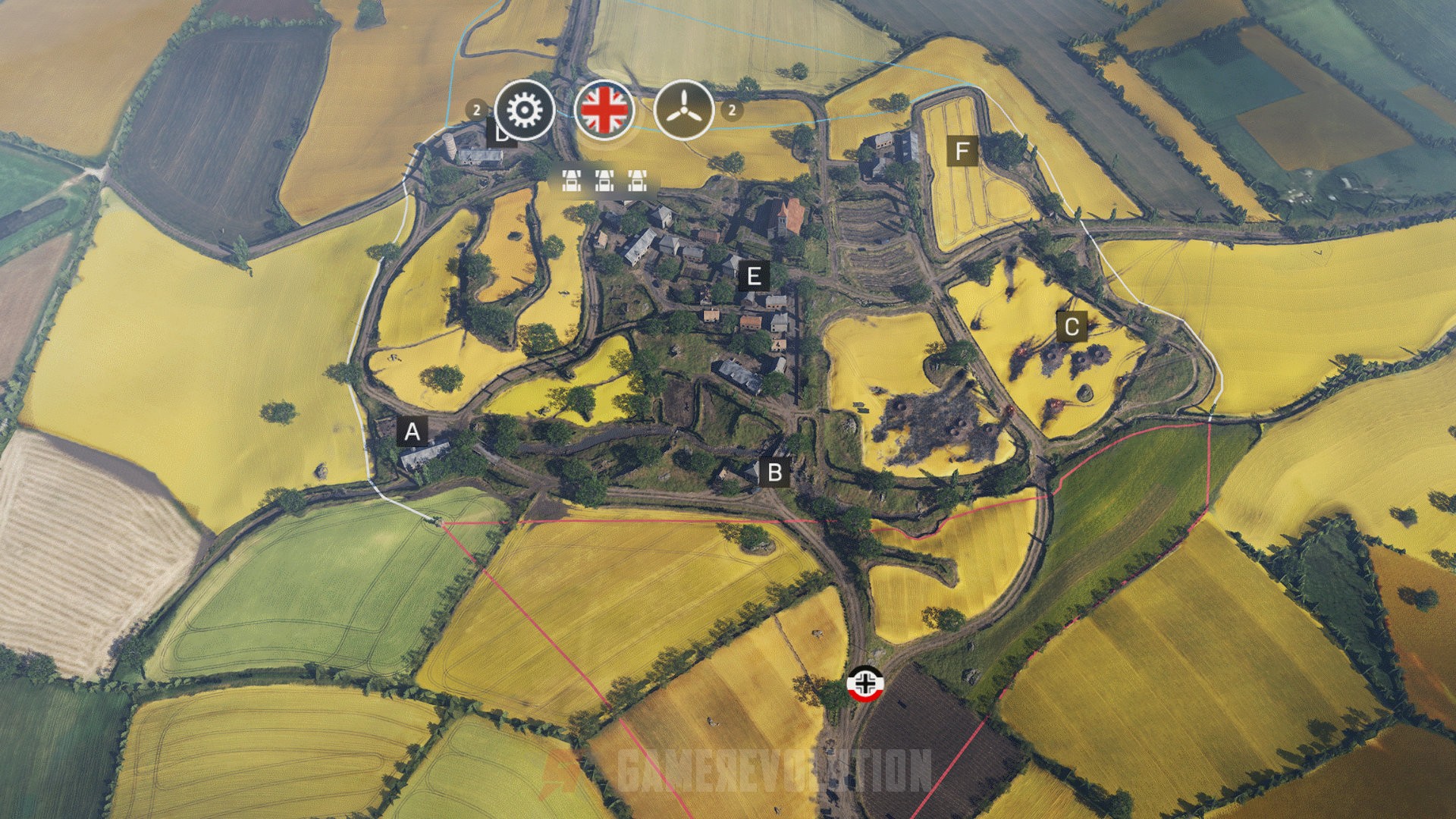Select objective marker C in the field
Screen dimensions: 1456x819
(1071, 328)
